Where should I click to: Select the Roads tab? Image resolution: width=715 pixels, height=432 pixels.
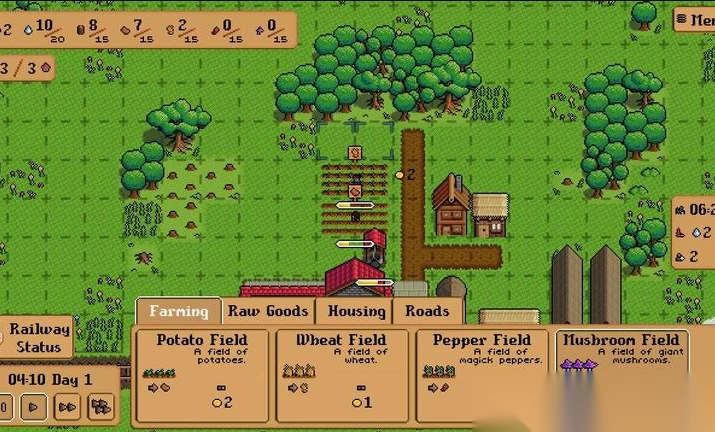click(427, 311)
